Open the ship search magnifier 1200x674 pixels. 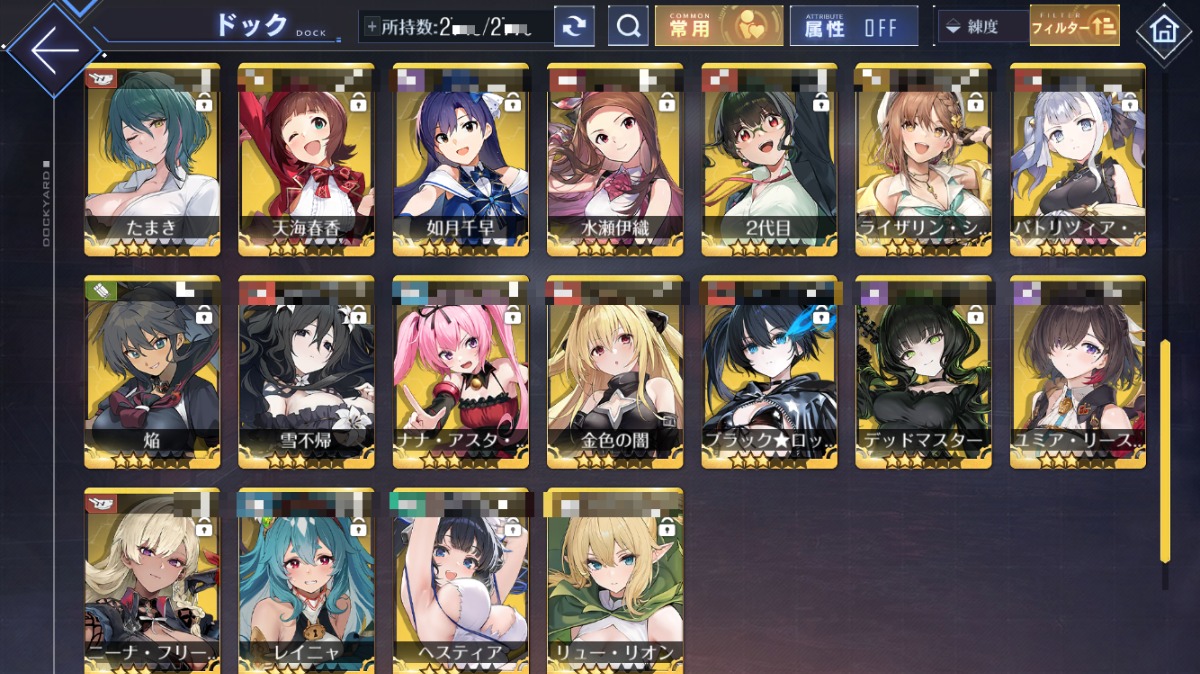coord(628,27)
